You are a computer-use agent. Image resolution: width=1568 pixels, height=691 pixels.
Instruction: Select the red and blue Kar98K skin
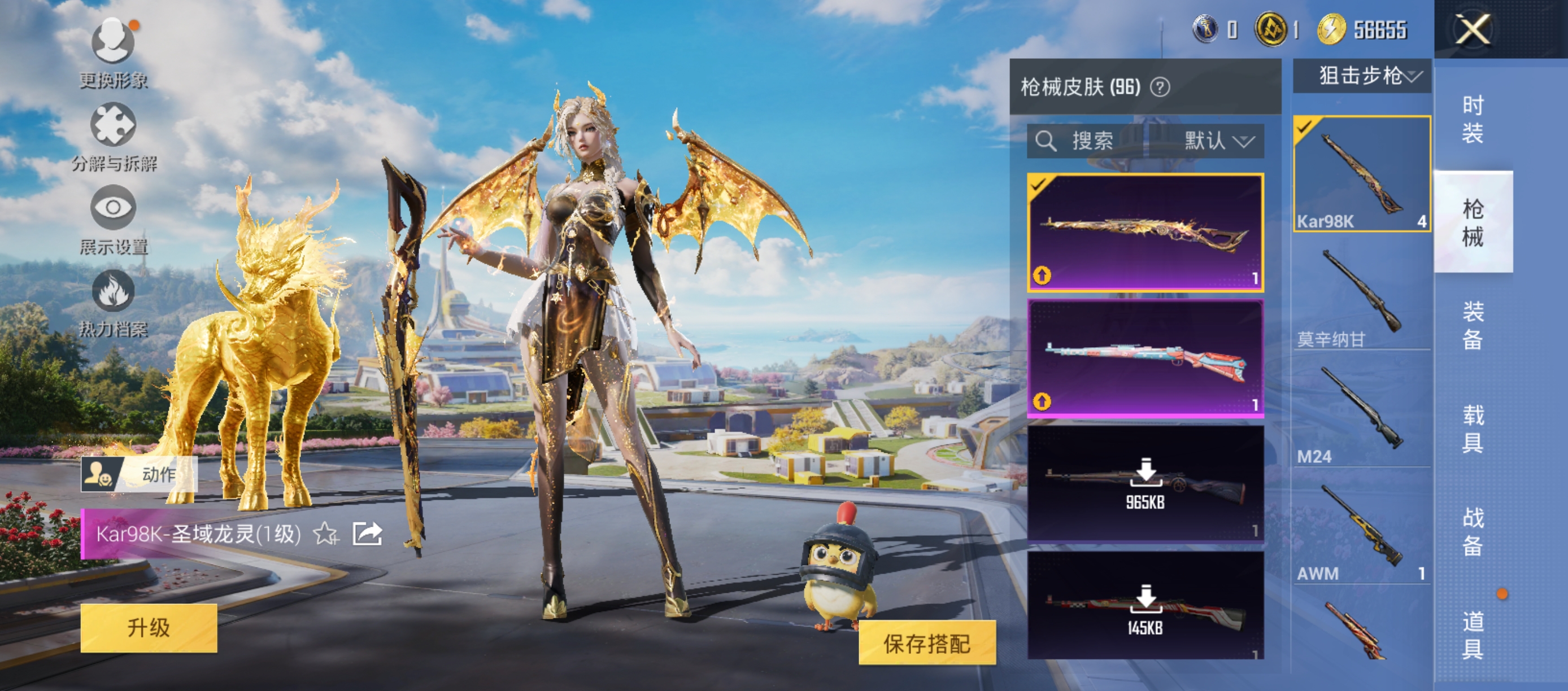pos(1145,359)
